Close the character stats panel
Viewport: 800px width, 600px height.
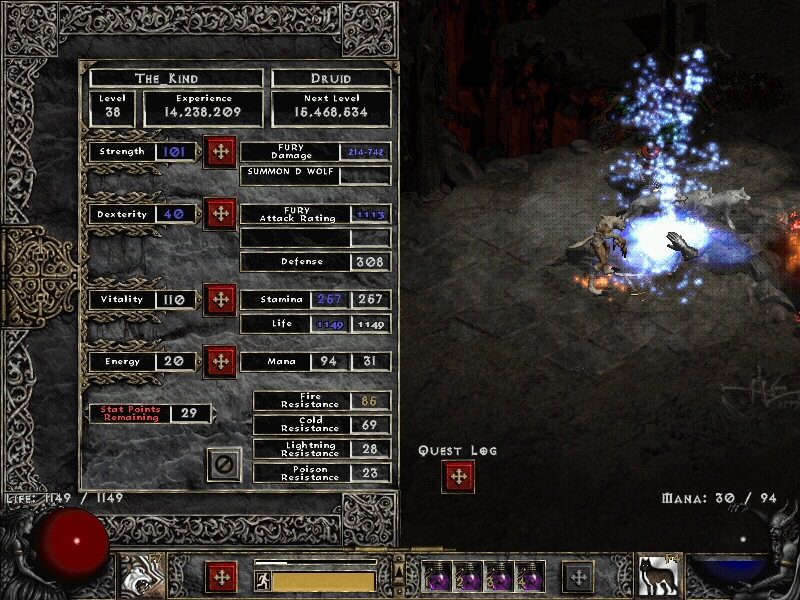(224, 464)
